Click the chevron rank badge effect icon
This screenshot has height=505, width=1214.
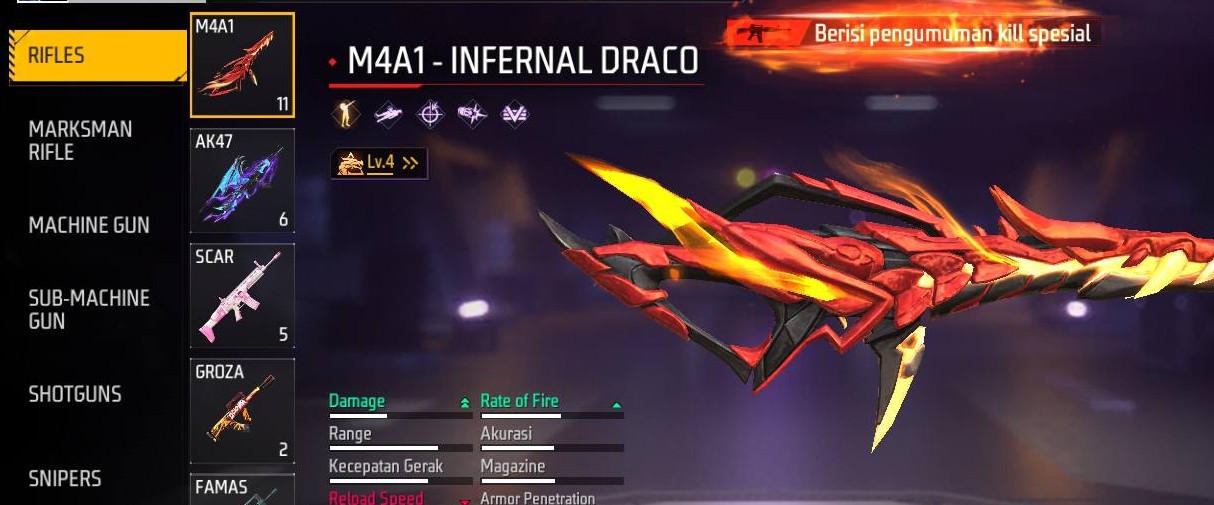pyautogui.click(x=514, y=115)
